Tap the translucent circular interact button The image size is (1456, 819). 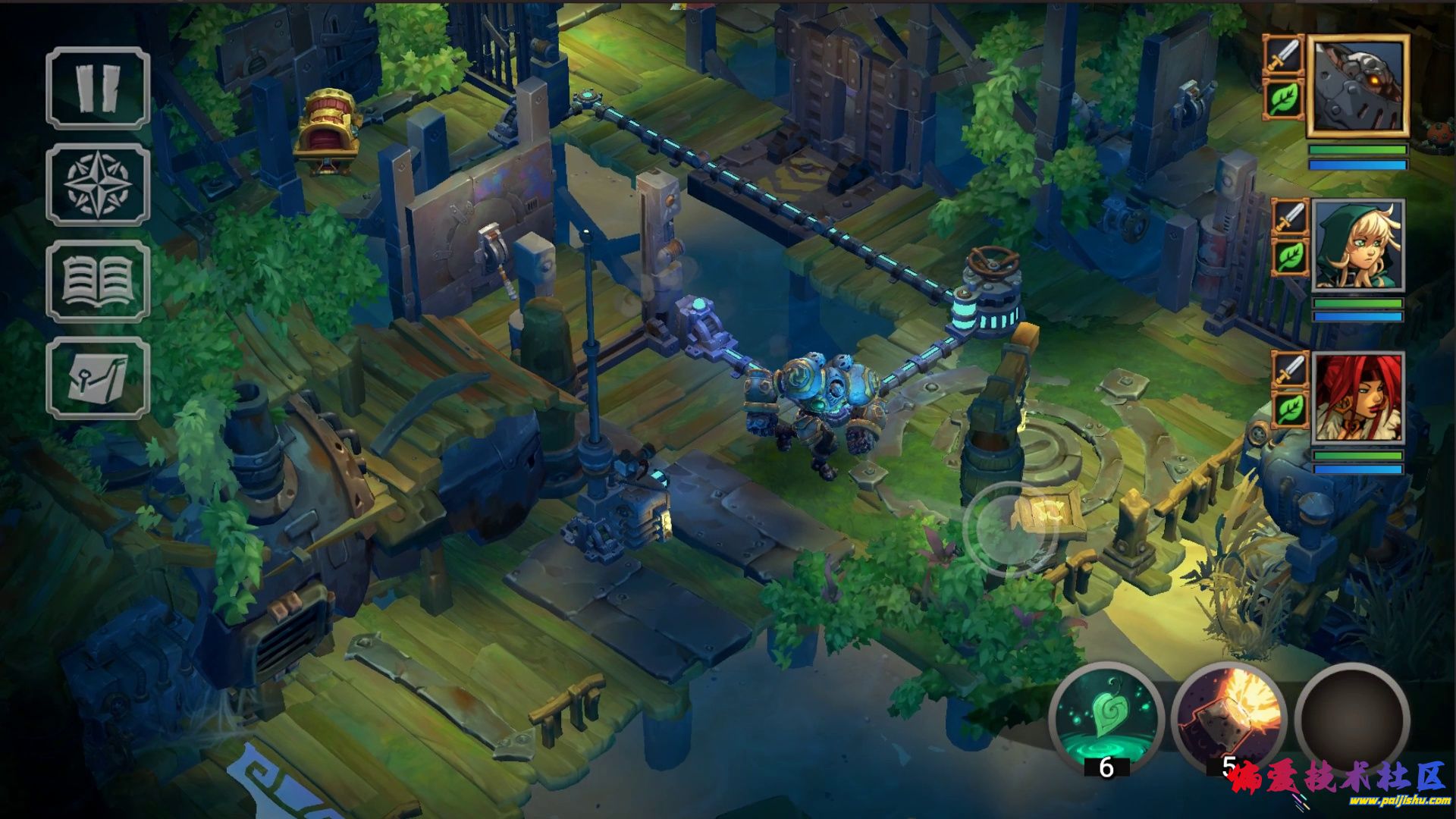(x=1010, y=529)
